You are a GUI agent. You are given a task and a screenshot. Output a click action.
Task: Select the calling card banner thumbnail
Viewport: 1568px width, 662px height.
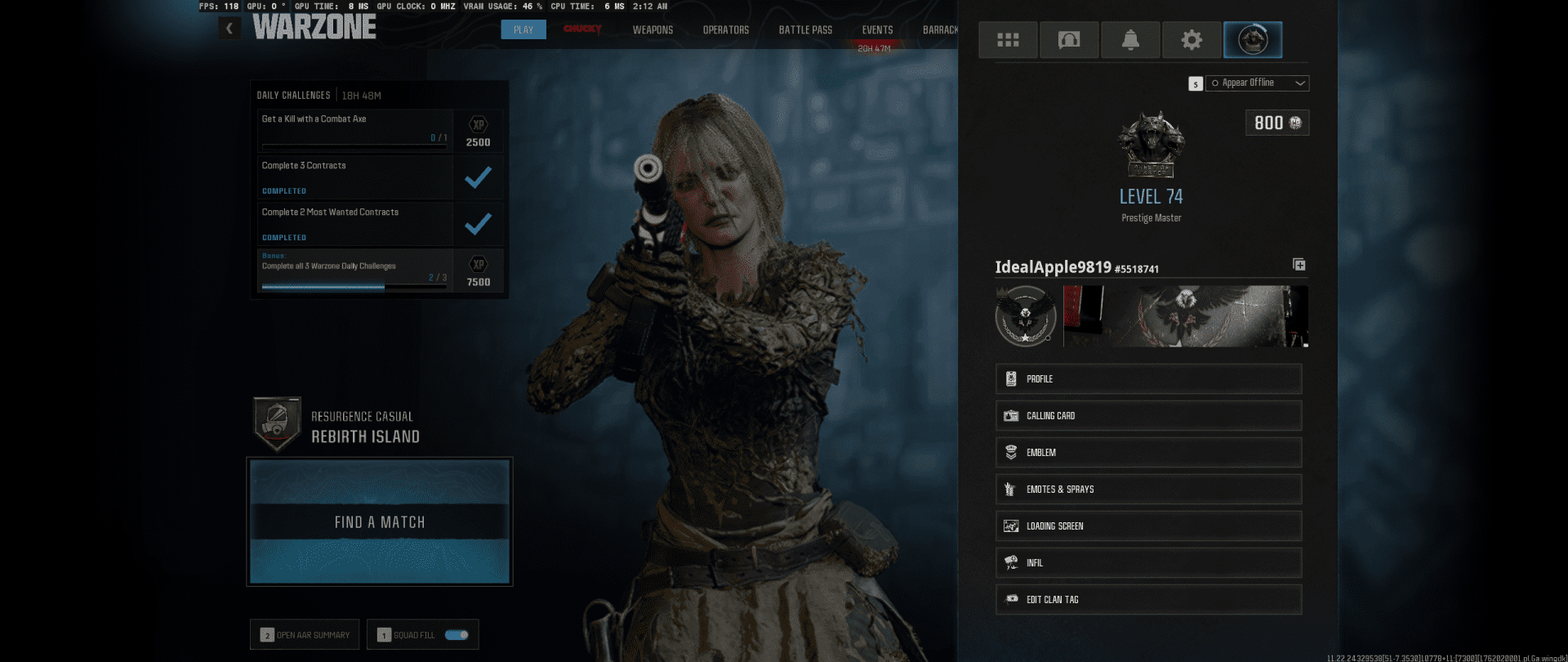pyautogui.click(x=1184, y=316)
